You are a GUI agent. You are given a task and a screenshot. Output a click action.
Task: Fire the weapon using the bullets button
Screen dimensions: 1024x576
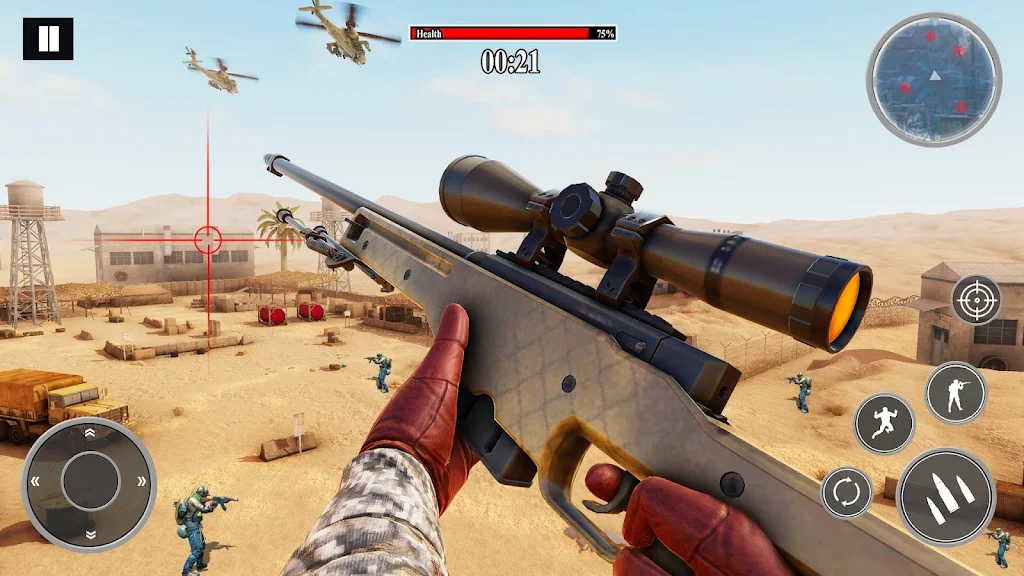[x=945, y=496]
